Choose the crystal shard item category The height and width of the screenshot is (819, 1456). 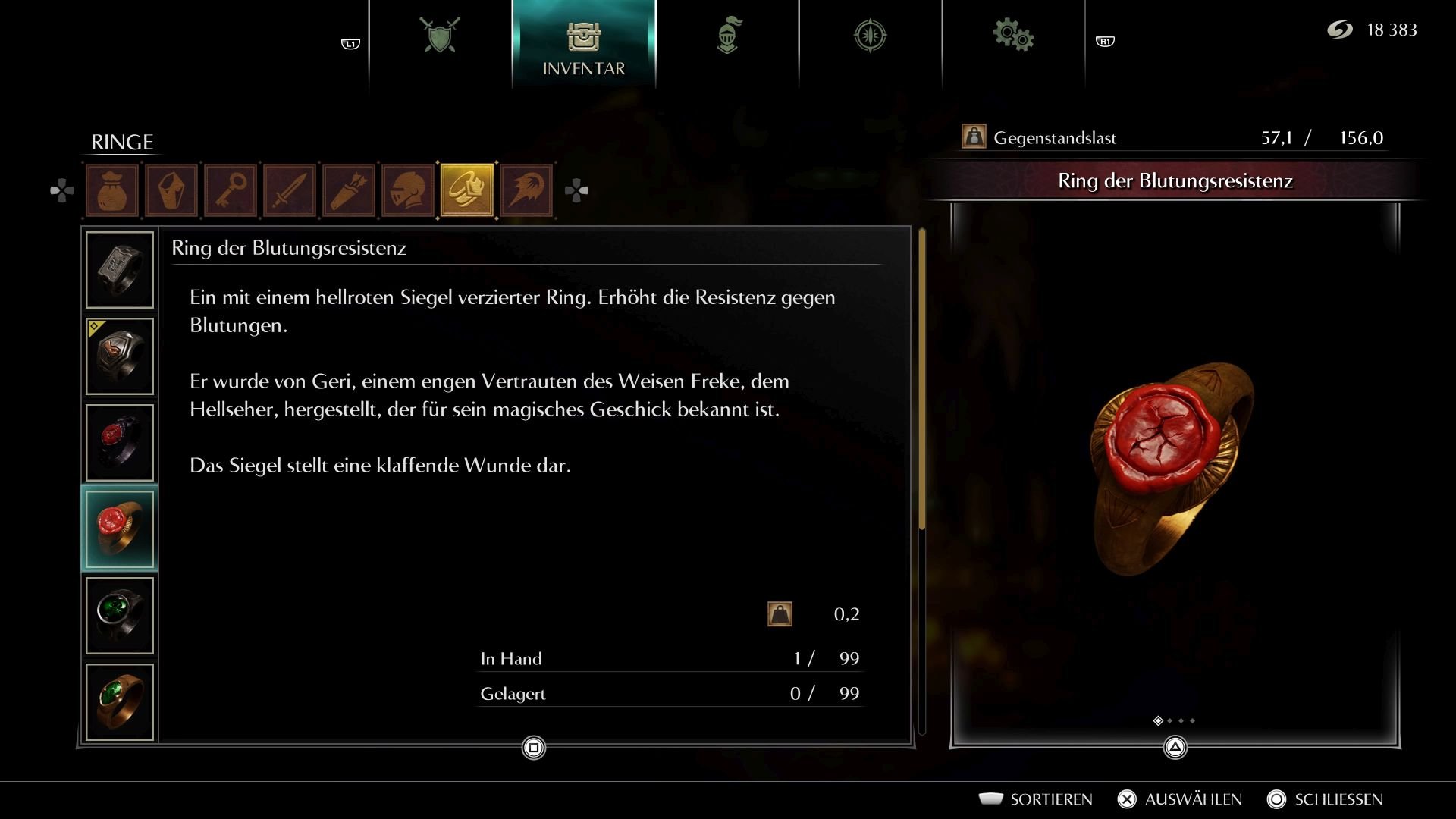click(x=171, y=190)
